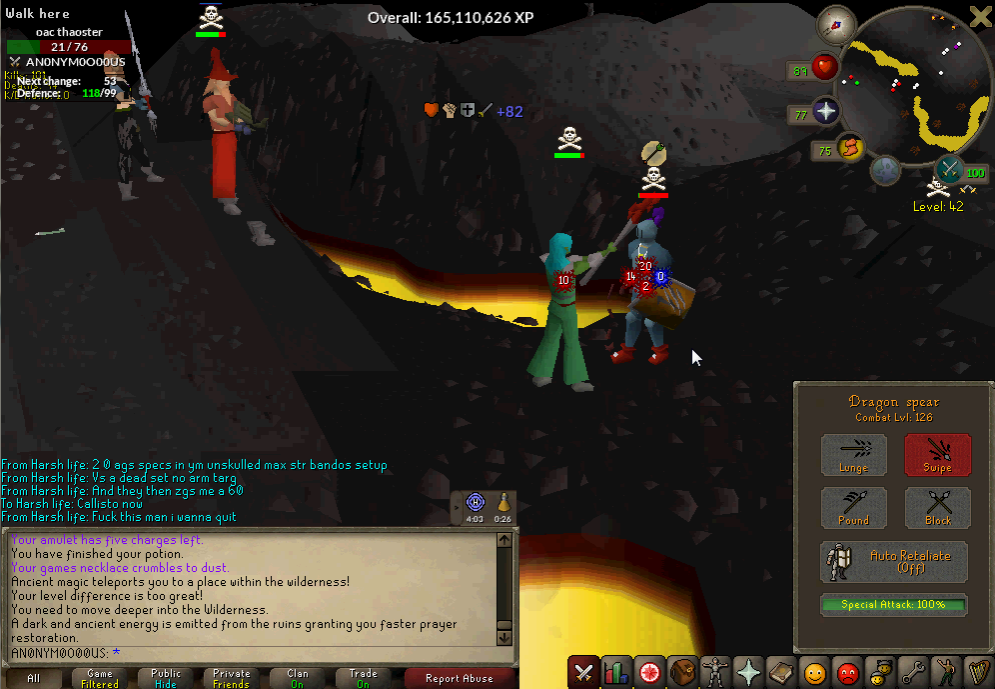Image resolution: width=995 pixels, height=689 pixels.
Task: Open the Clan chat tab
Action: 298,678
